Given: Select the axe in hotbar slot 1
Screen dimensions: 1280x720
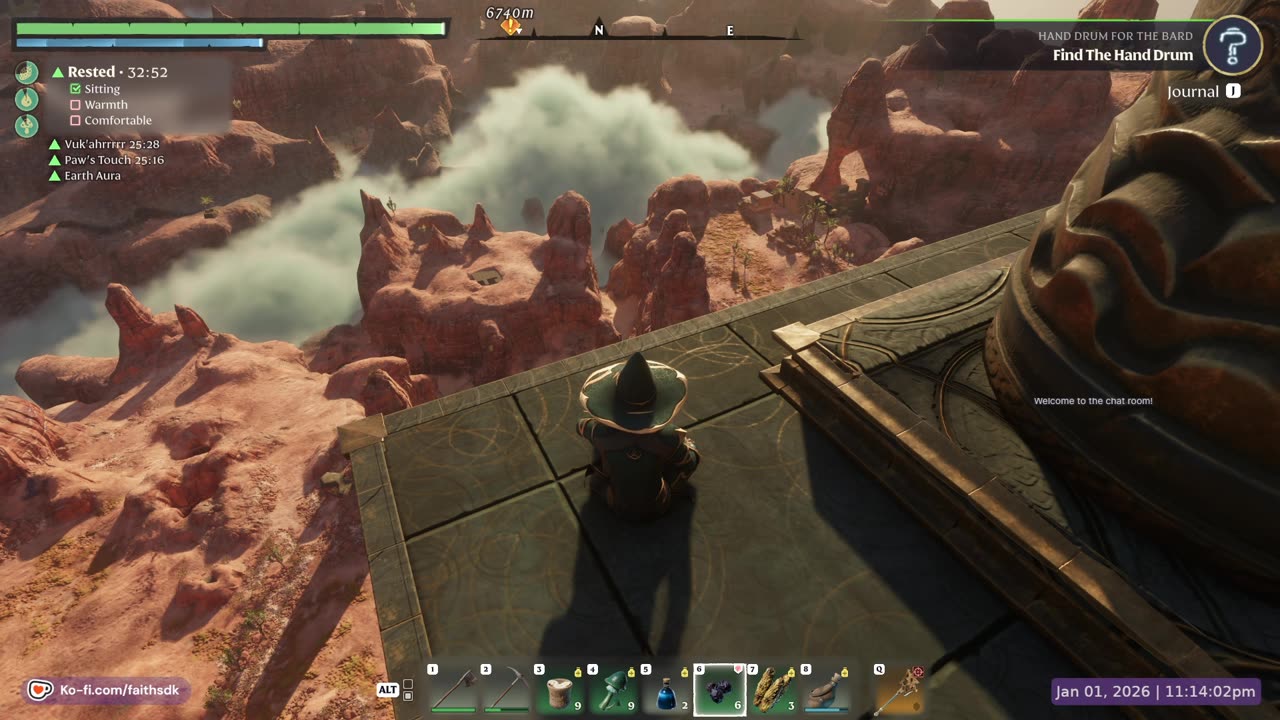Looking at the screenshot, I should click(x=453, y=690).
